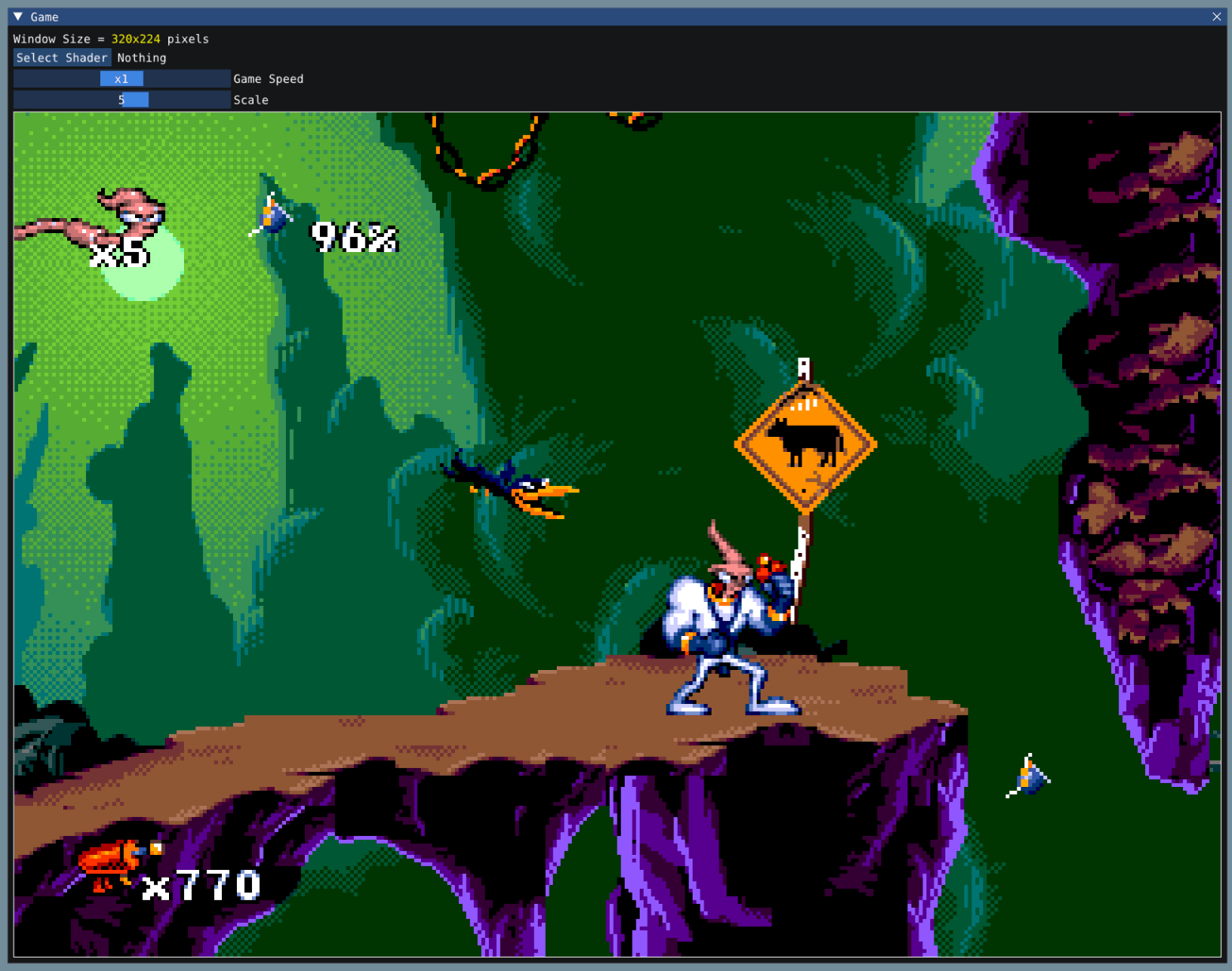Click the cow crossing warning sign
1232x971 pixels.
806,442
